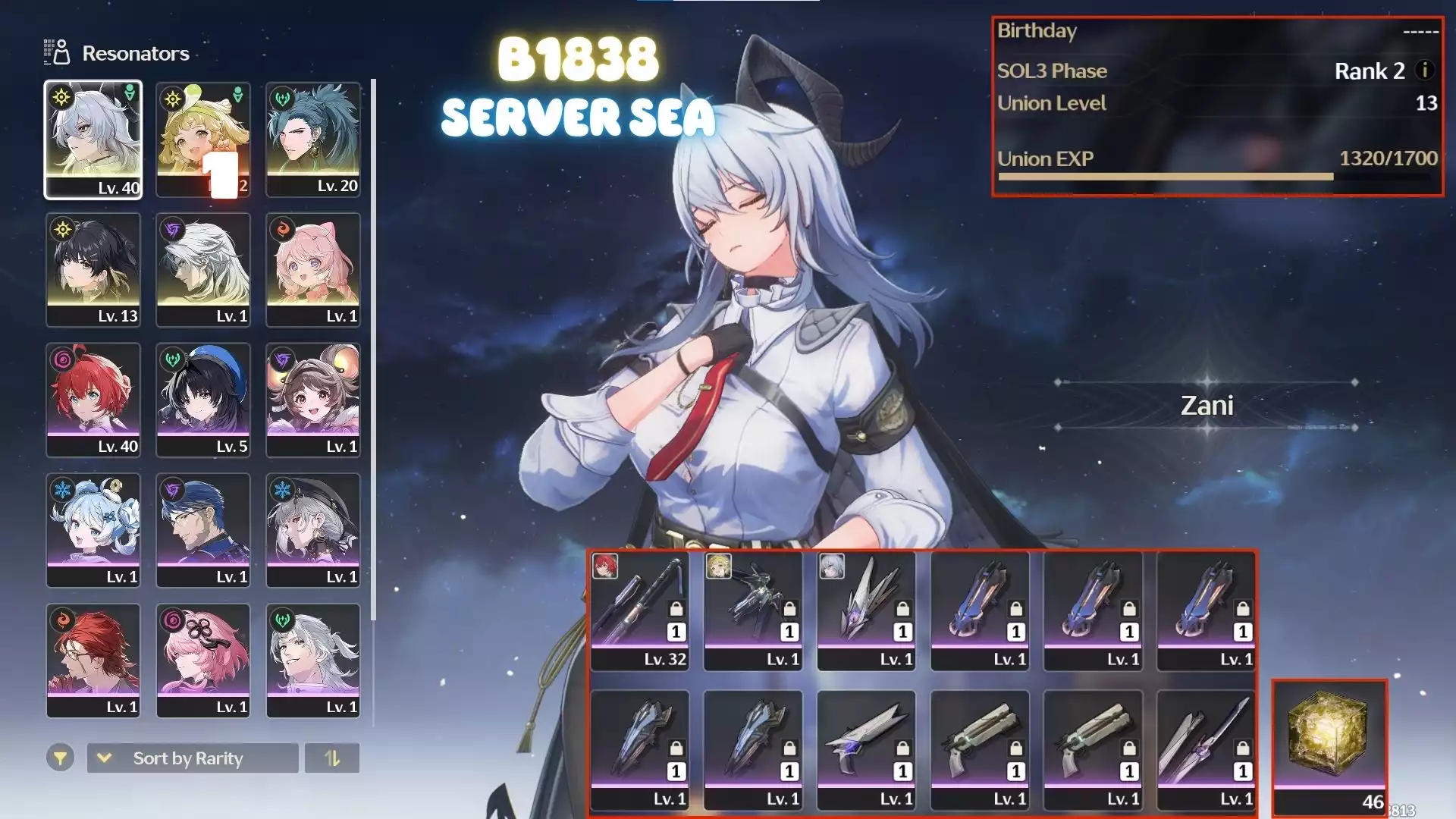
Task: Select the black-haired Lv. 13 resonator
Action: 93,270
